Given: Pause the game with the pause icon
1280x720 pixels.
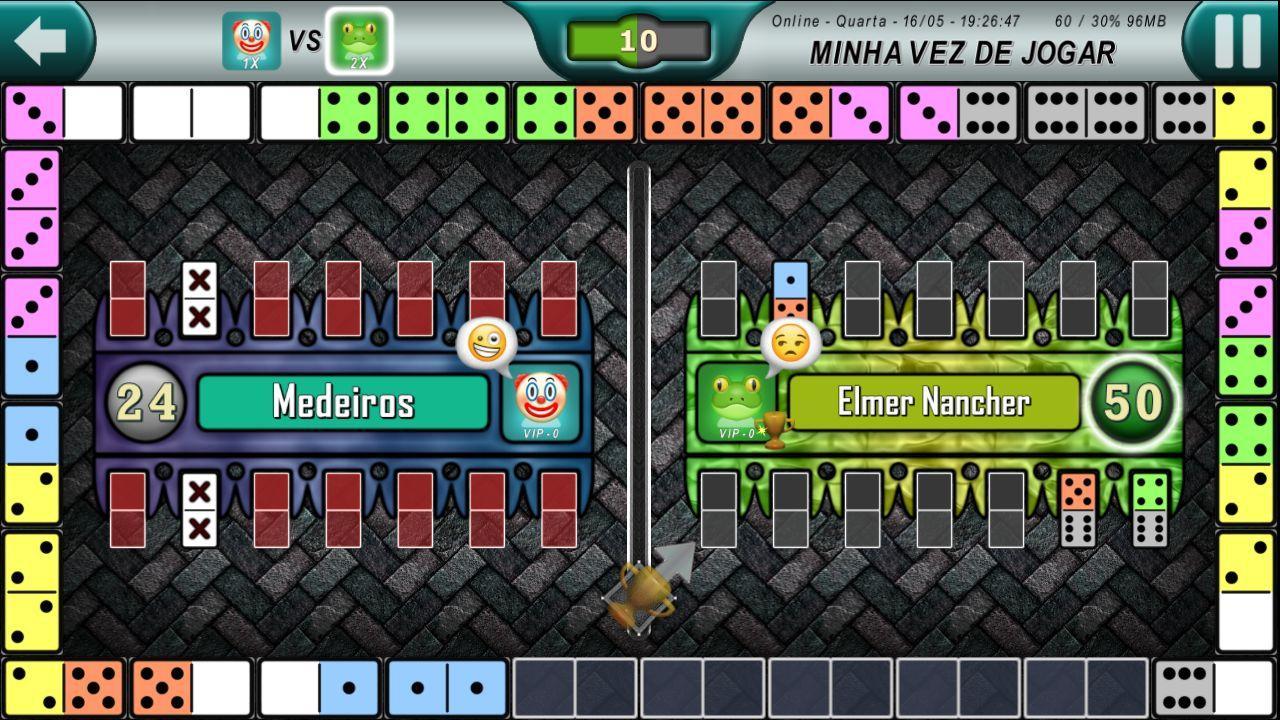Looking at the screenshot, I should [x=1237, y=40].
